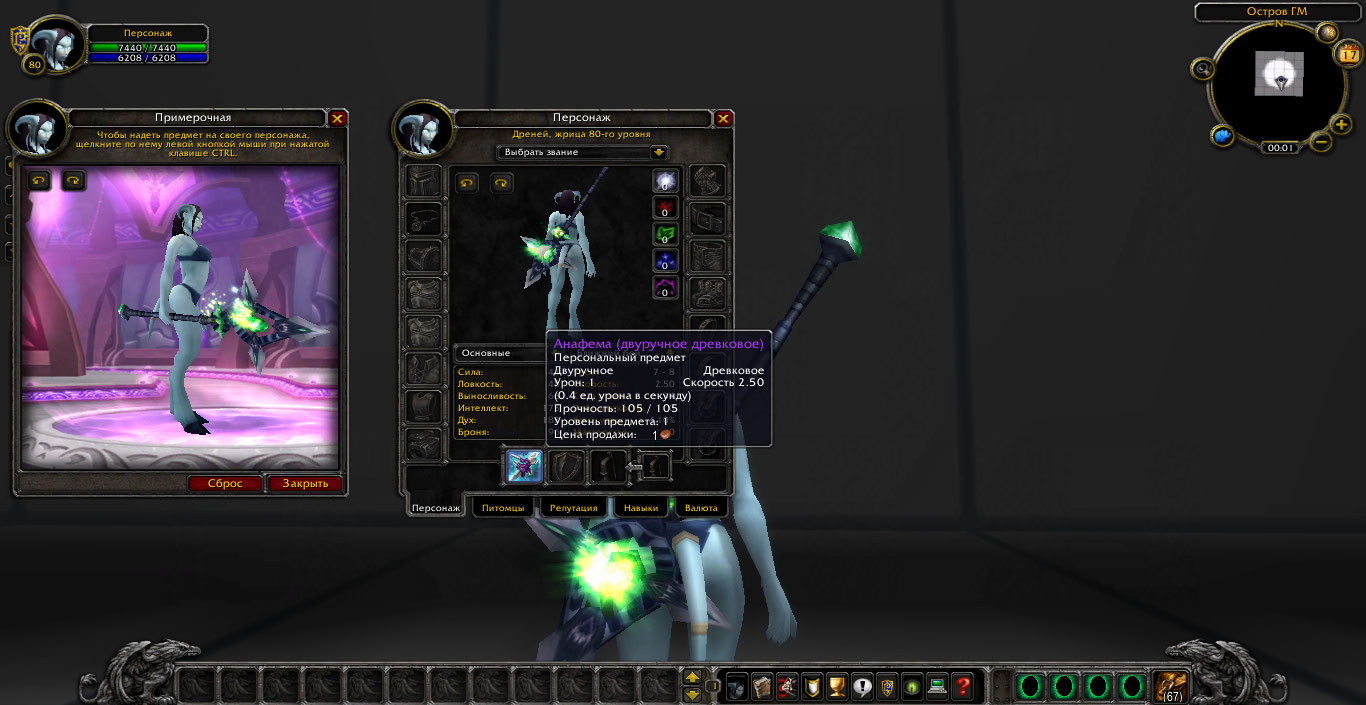The image size is (1366, 705).
Task: Zoom out the minimap with minus button
Action: pos(1320,142)
